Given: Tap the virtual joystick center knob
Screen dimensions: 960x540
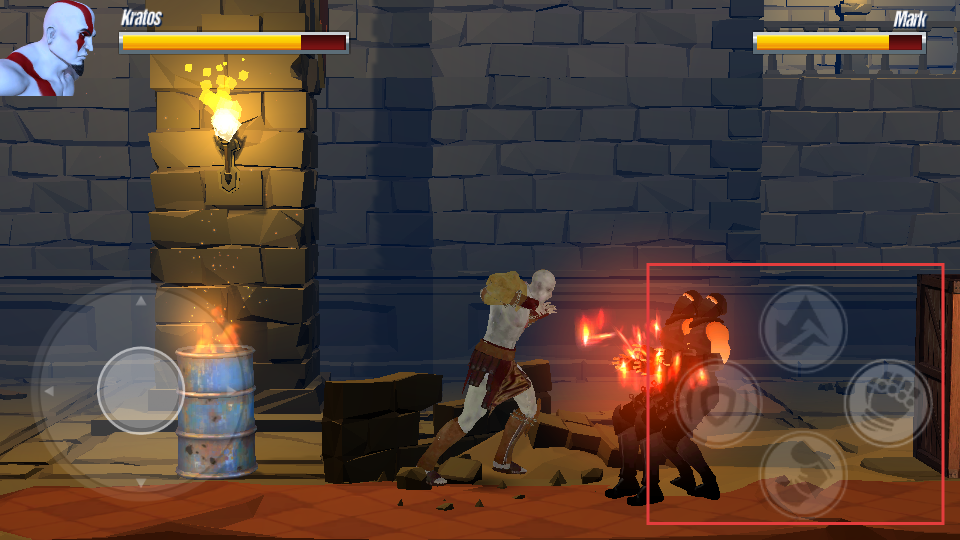Looking at the screenshot, I should [x=141, y=390].
